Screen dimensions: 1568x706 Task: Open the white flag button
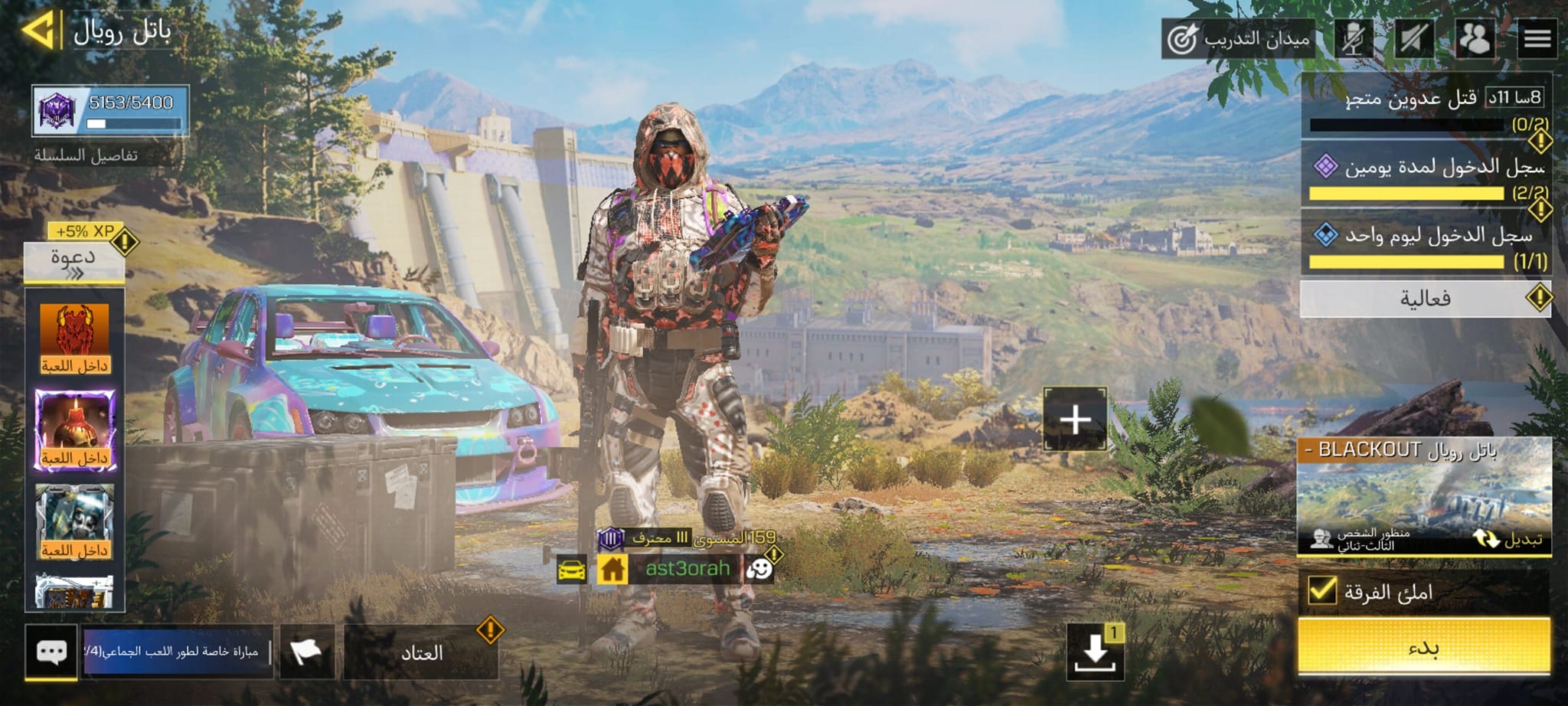click(306, 652)
